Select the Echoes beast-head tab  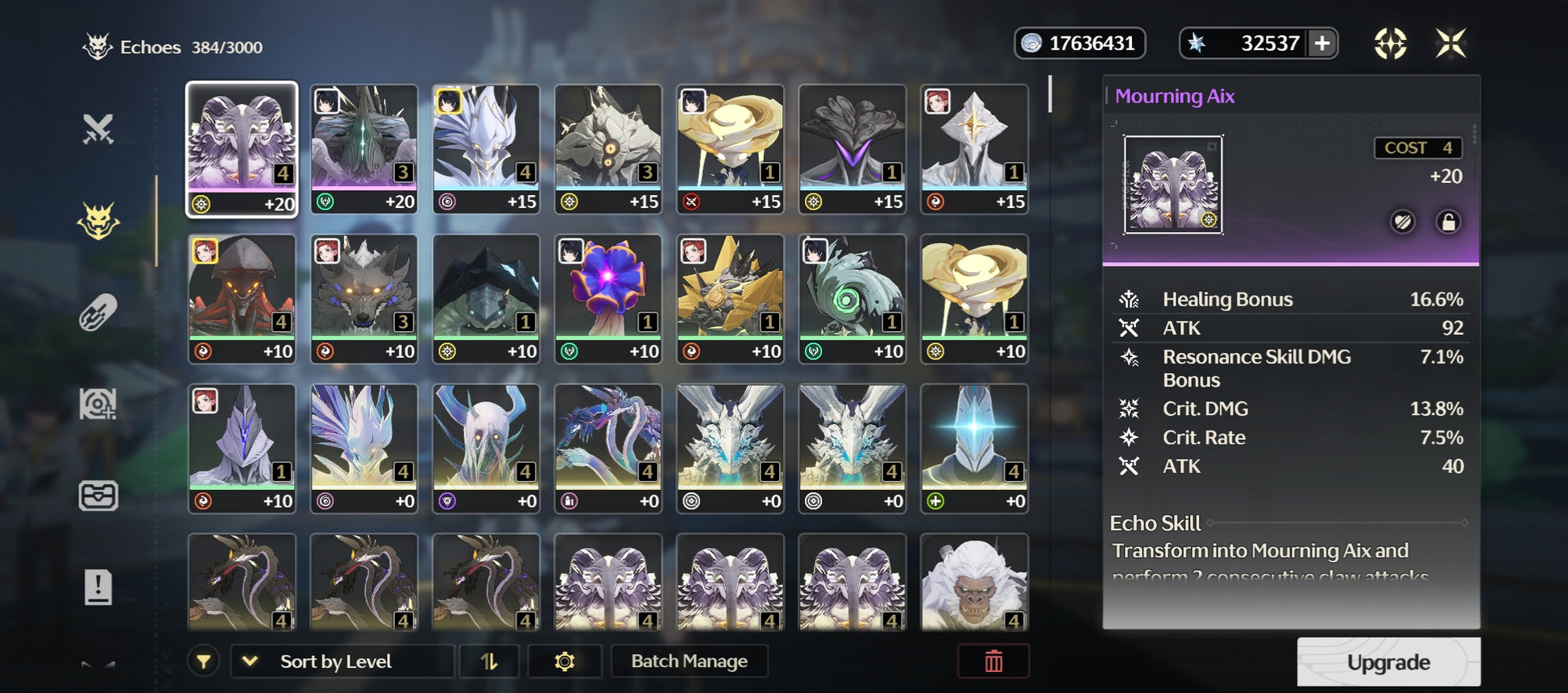coord(98,221)
